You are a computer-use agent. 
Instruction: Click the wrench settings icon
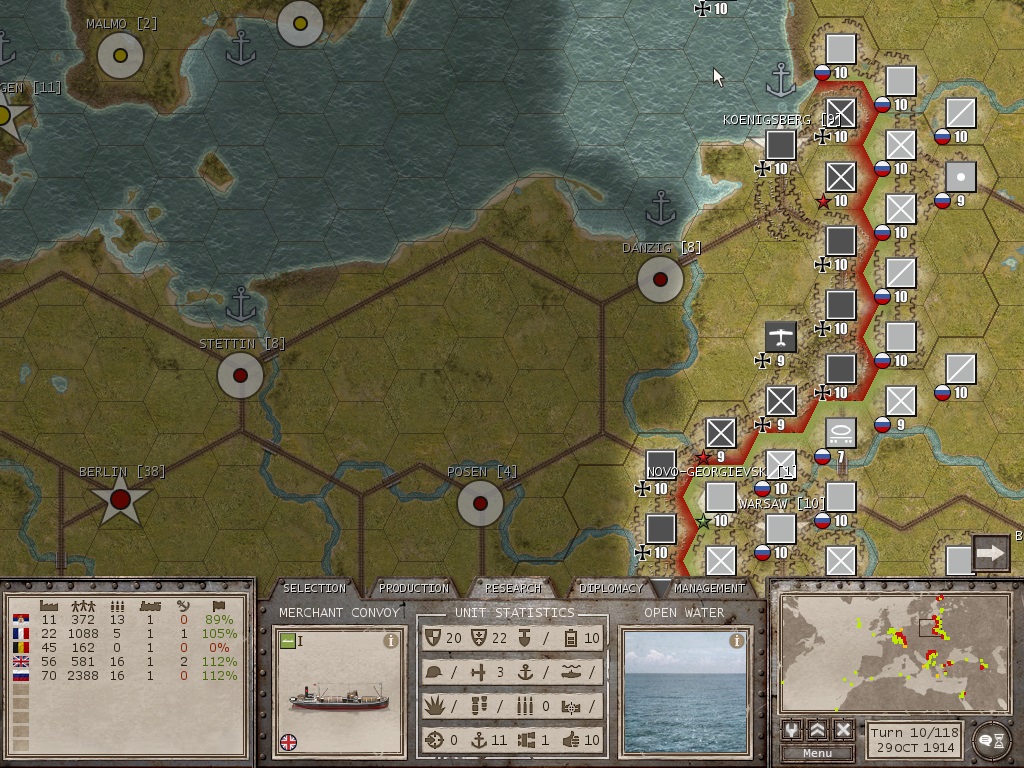click(x=792, y=729)
